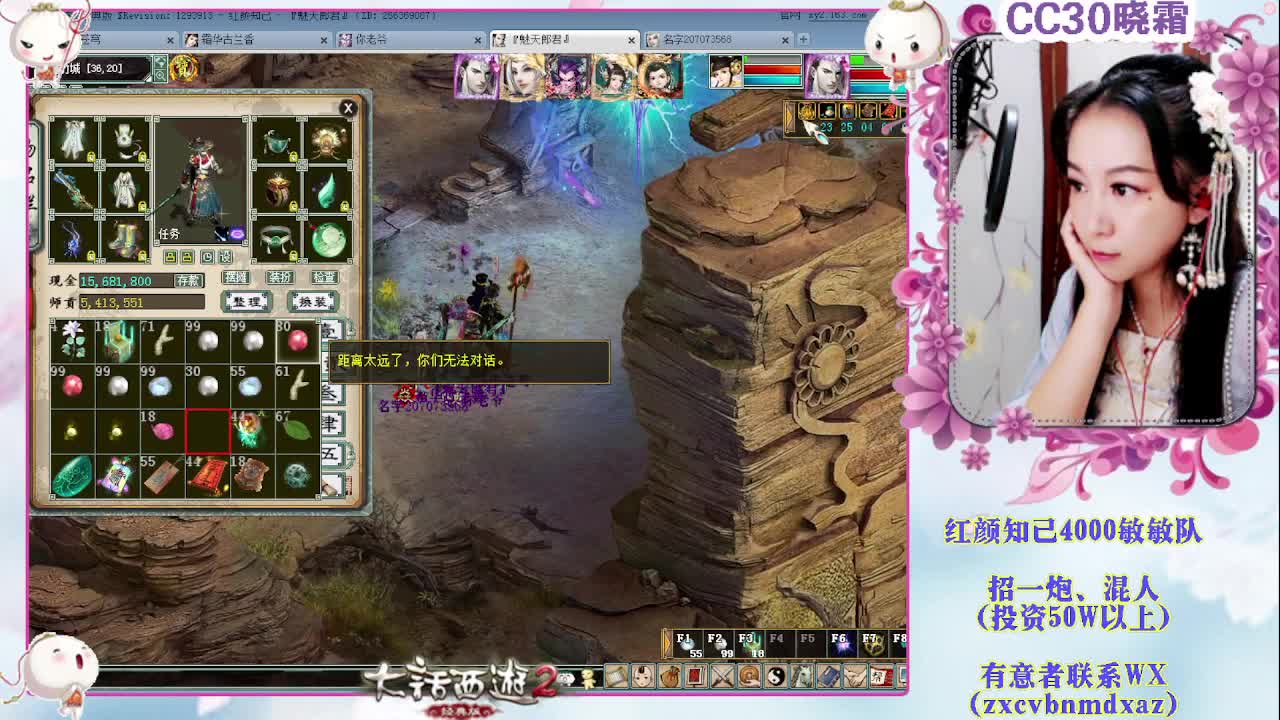Click the F3 trident skill hotkey slot

click(748, 643)
